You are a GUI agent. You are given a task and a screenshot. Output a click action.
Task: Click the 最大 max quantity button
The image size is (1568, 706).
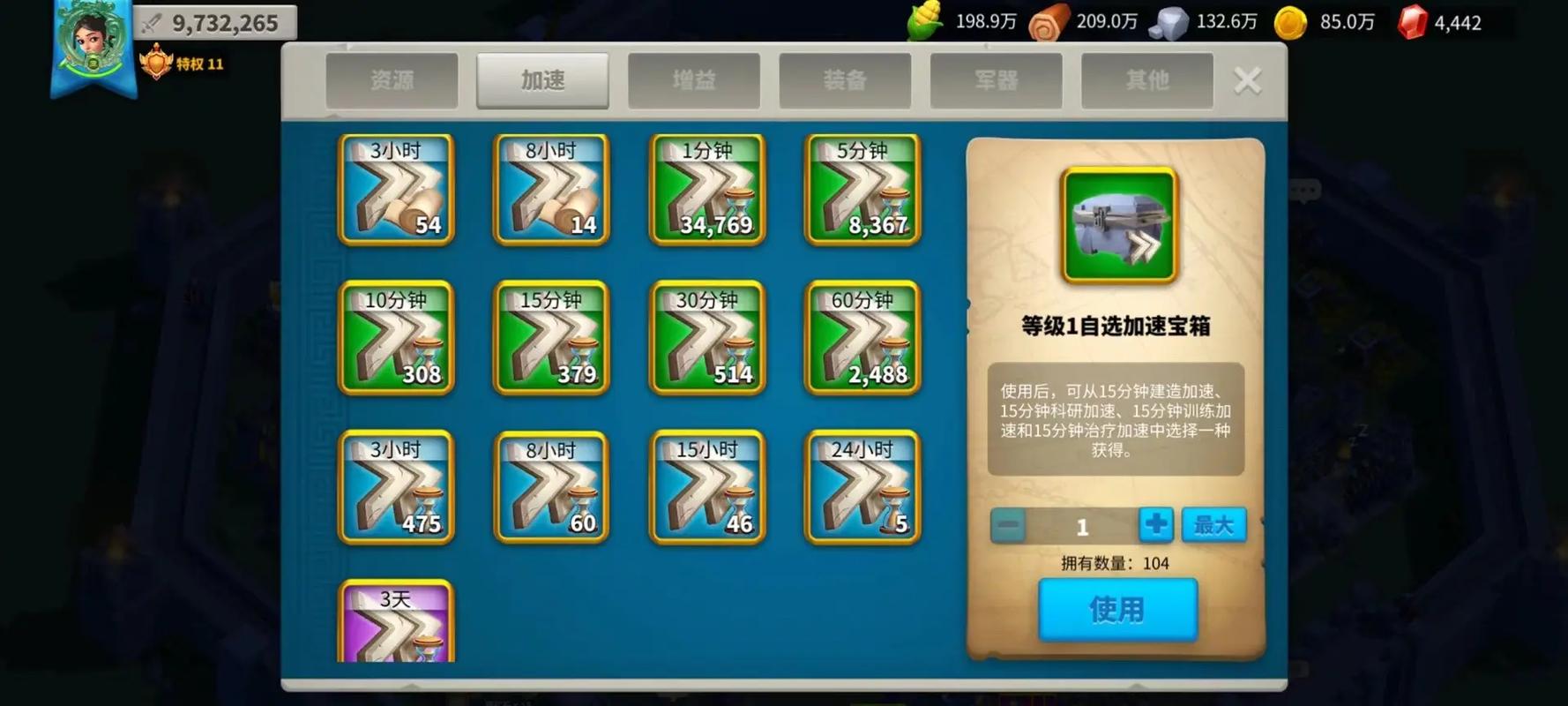(1213, 524)
